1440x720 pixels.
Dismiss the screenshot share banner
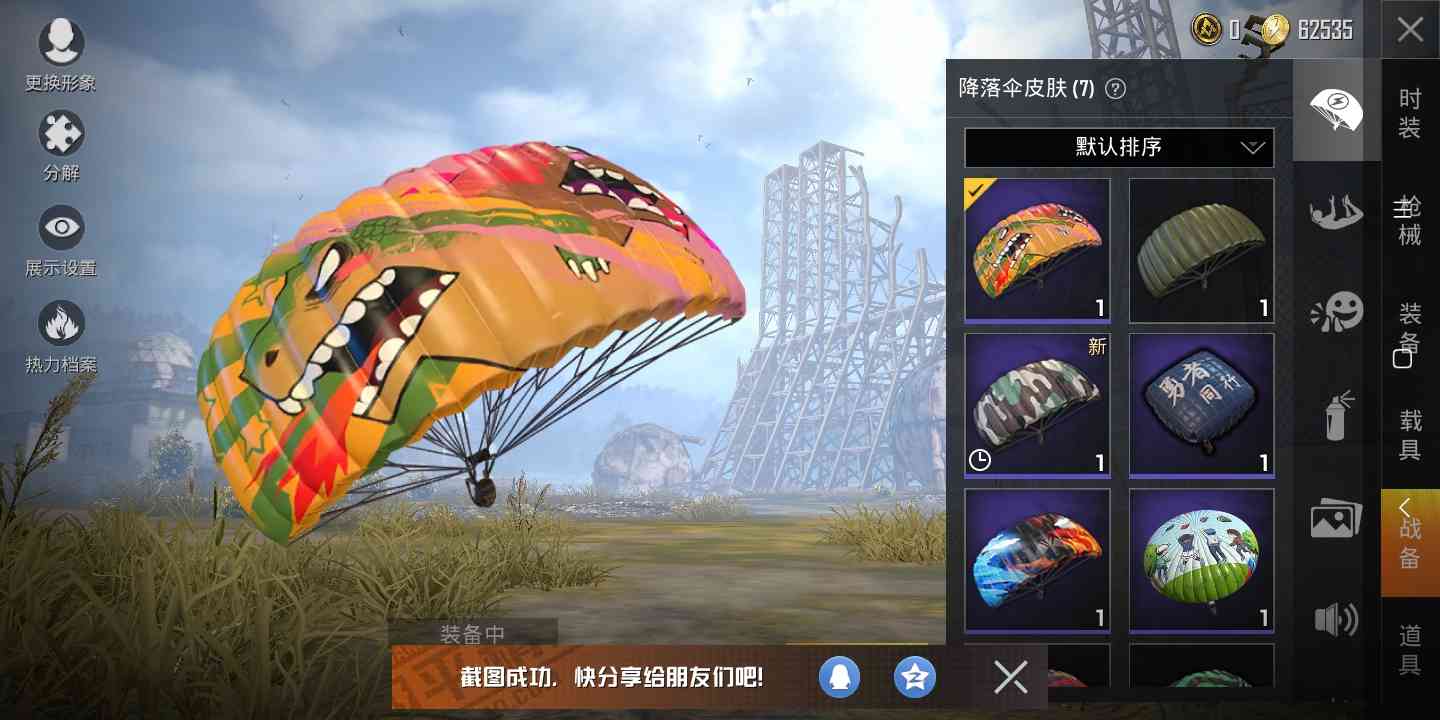click(x=1010, y=677)
